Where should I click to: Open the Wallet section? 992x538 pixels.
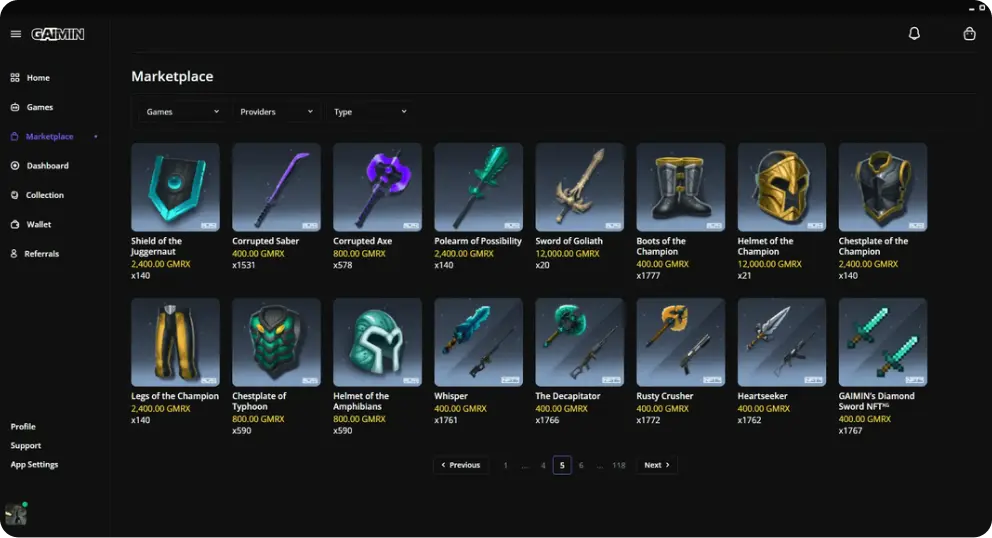pyautogui.click(x=38, y=225)
